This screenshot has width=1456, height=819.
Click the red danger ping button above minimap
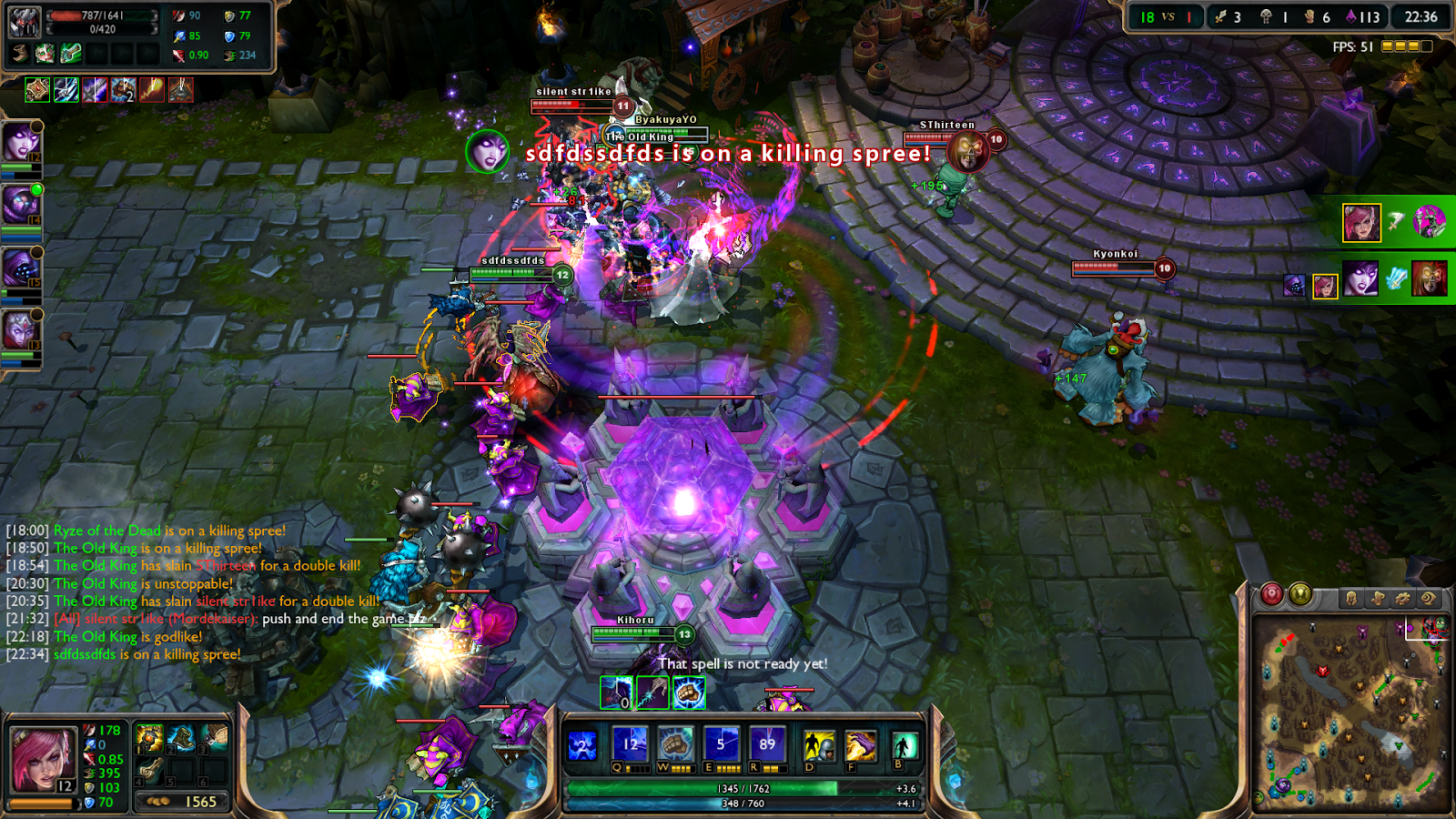pyautogui.click(x=1271, y=593)
